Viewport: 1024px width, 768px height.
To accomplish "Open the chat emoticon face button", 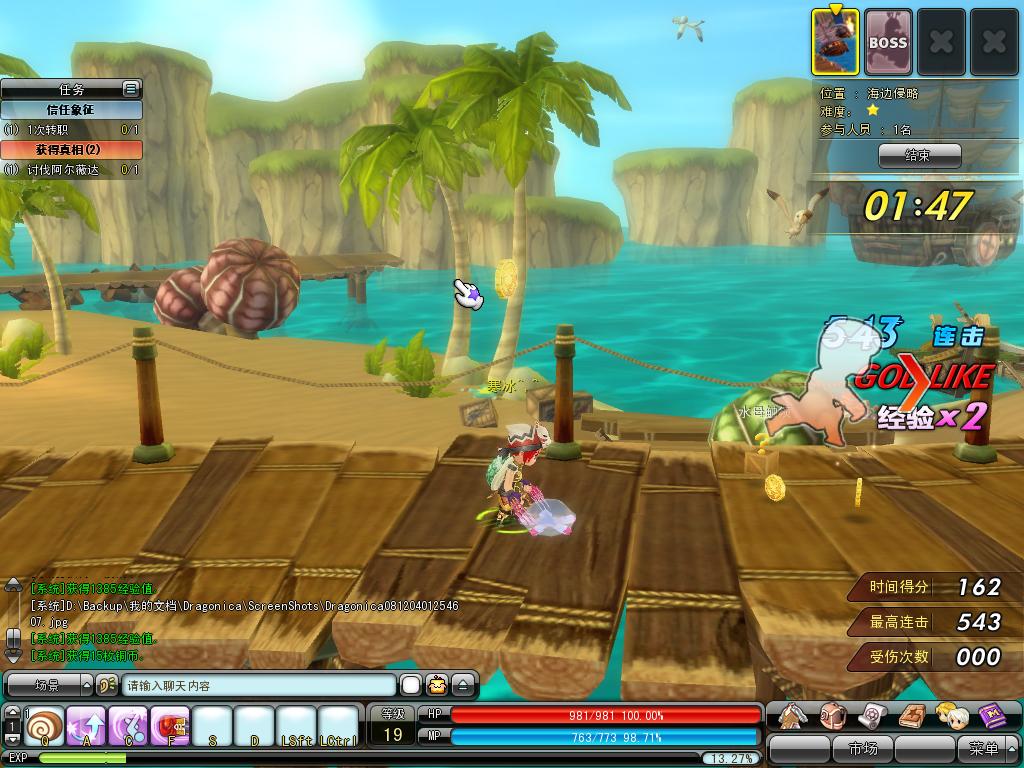I will [437, 686].
